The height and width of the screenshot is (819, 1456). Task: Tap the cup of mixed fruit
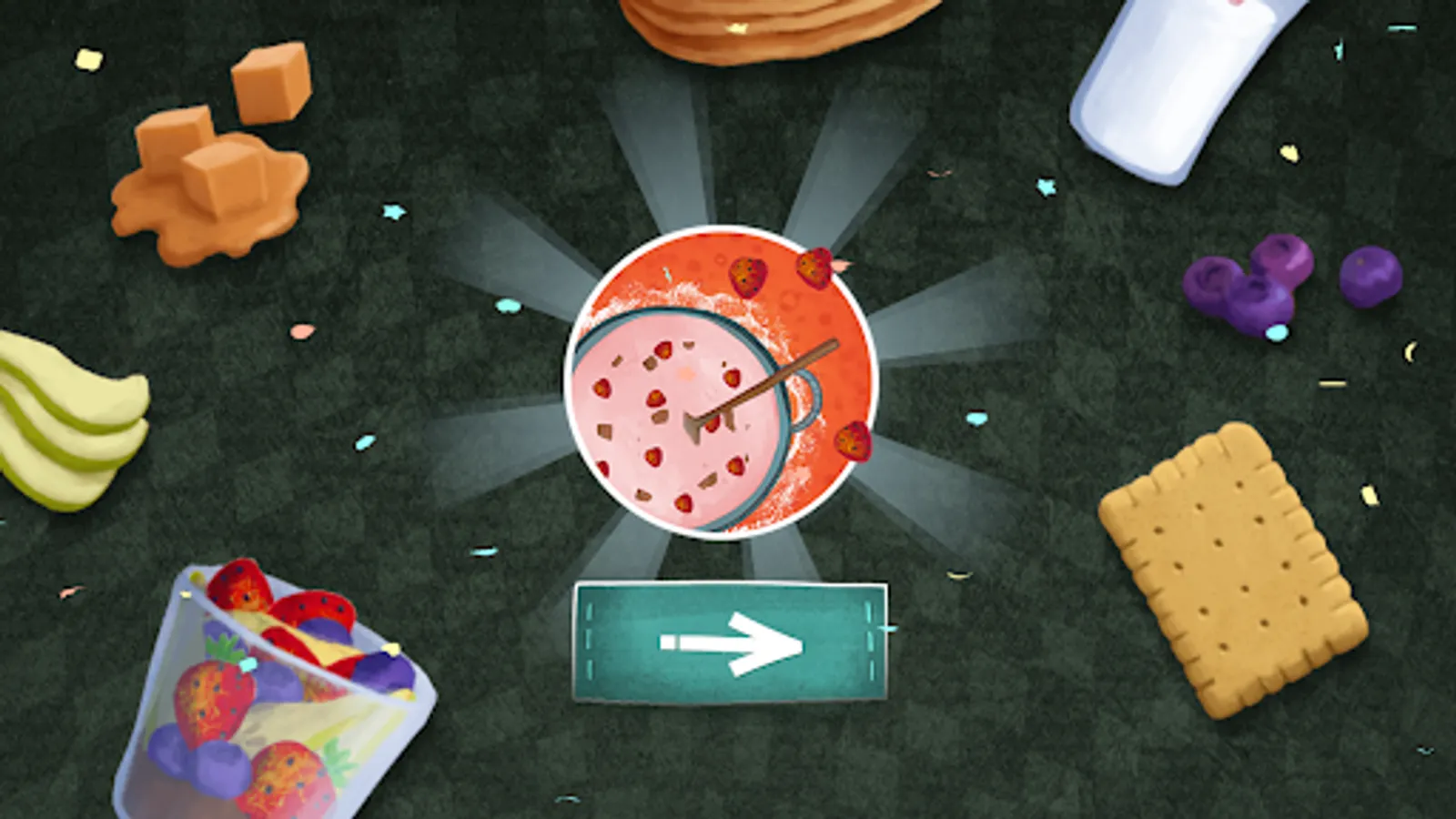(x=264, y=692)
